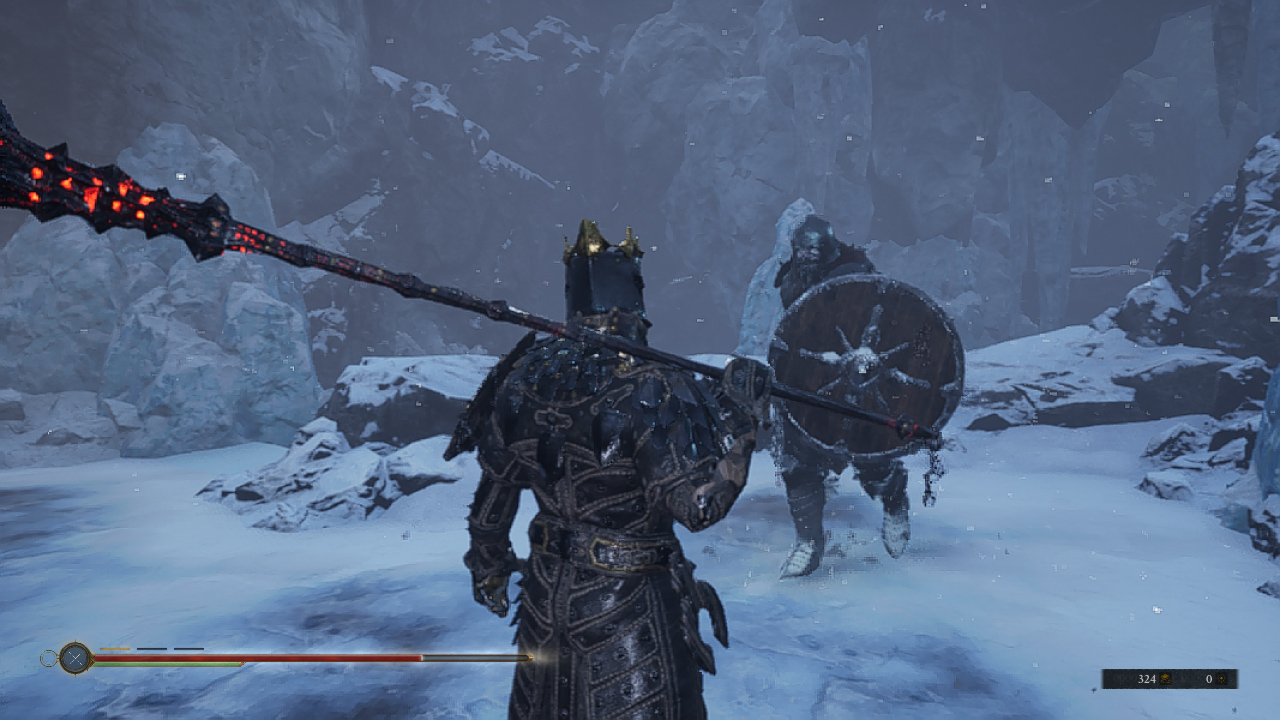Click the second dark charge slot indicator
This screenshot has height=720, width=1280.
coord(152,649)
